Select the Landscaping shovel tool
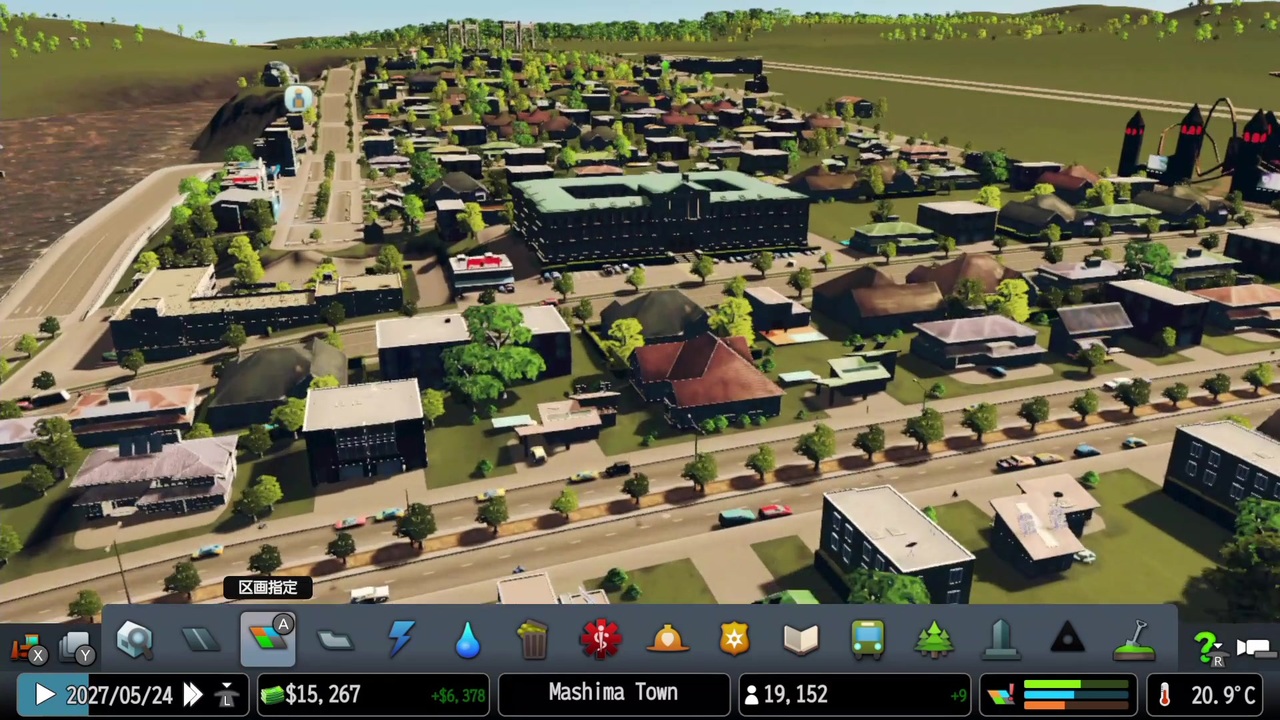 tap(1134, 640)
